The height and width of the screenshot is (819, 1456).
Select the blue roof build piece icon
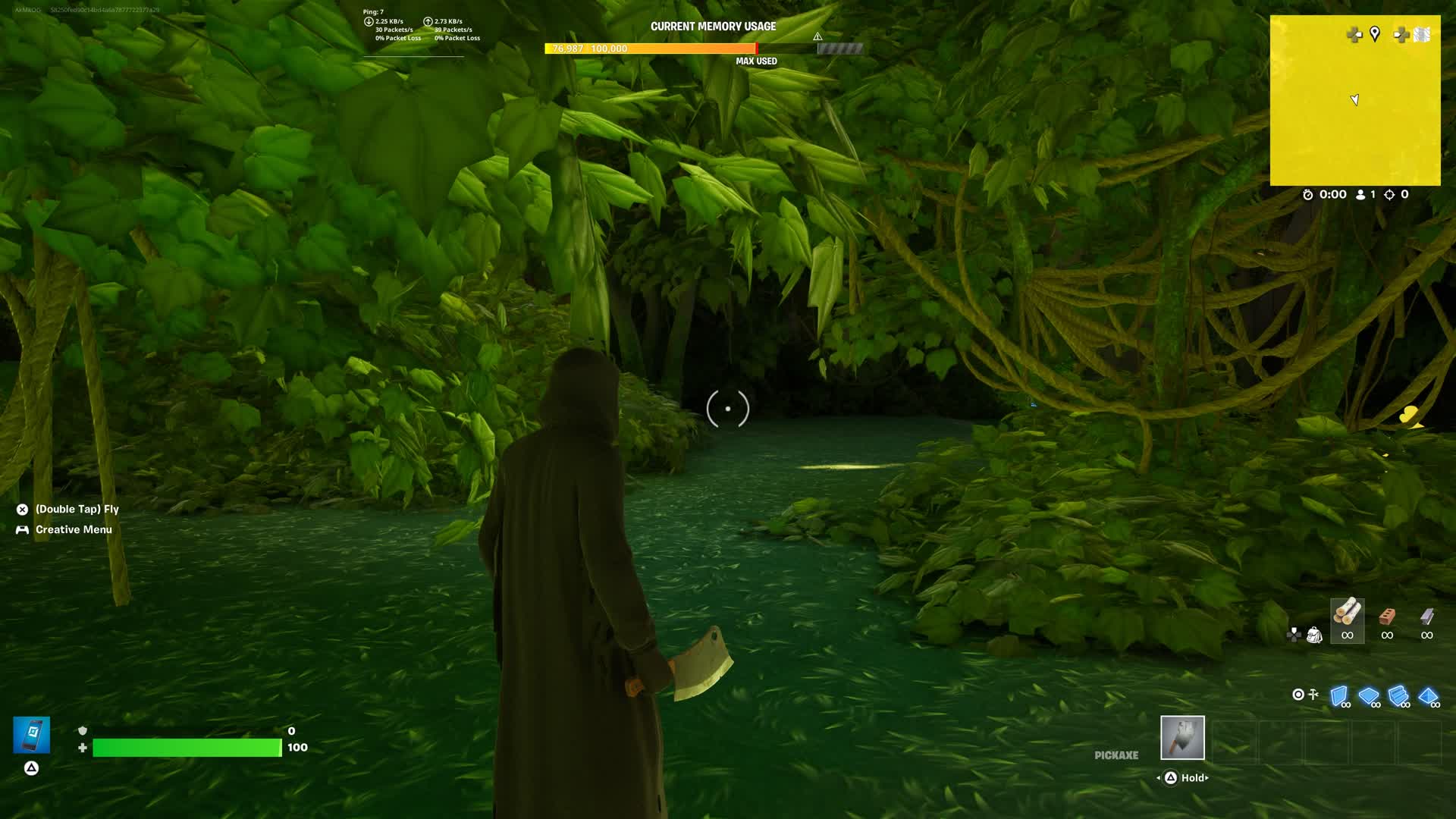pos(1429,694)
